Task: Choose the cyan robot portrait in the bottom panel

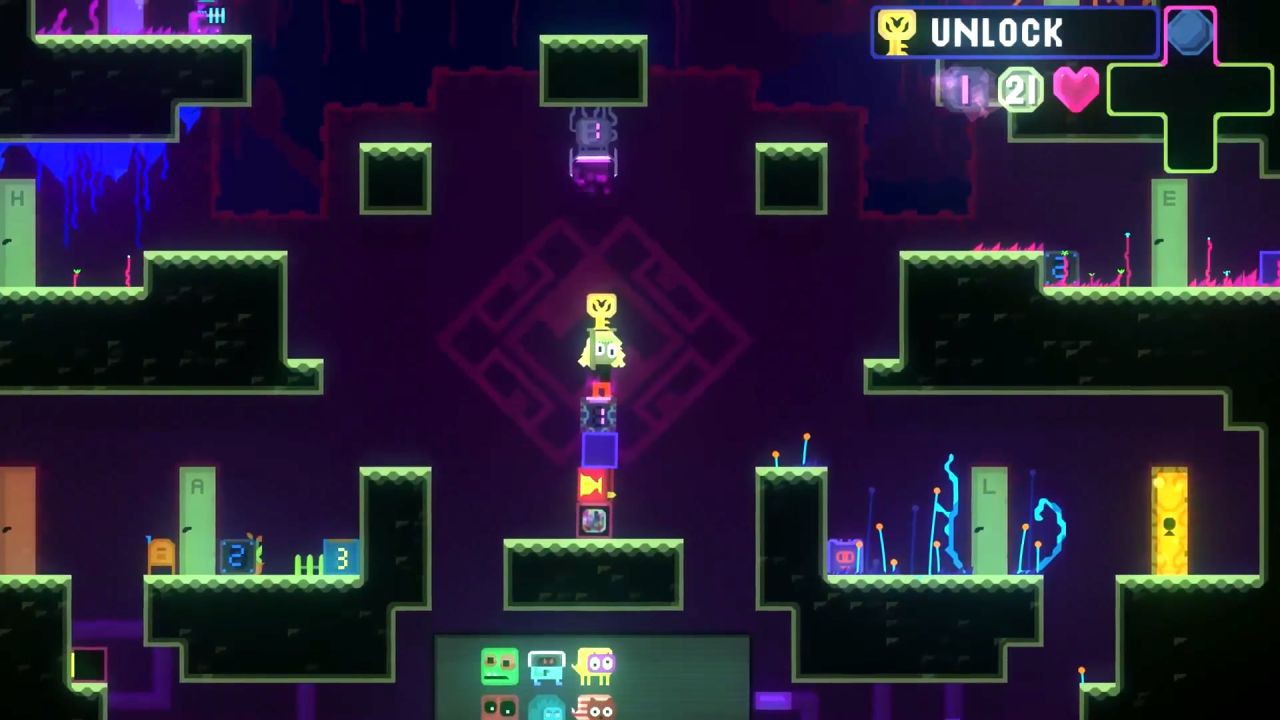Action: point(548,668)
